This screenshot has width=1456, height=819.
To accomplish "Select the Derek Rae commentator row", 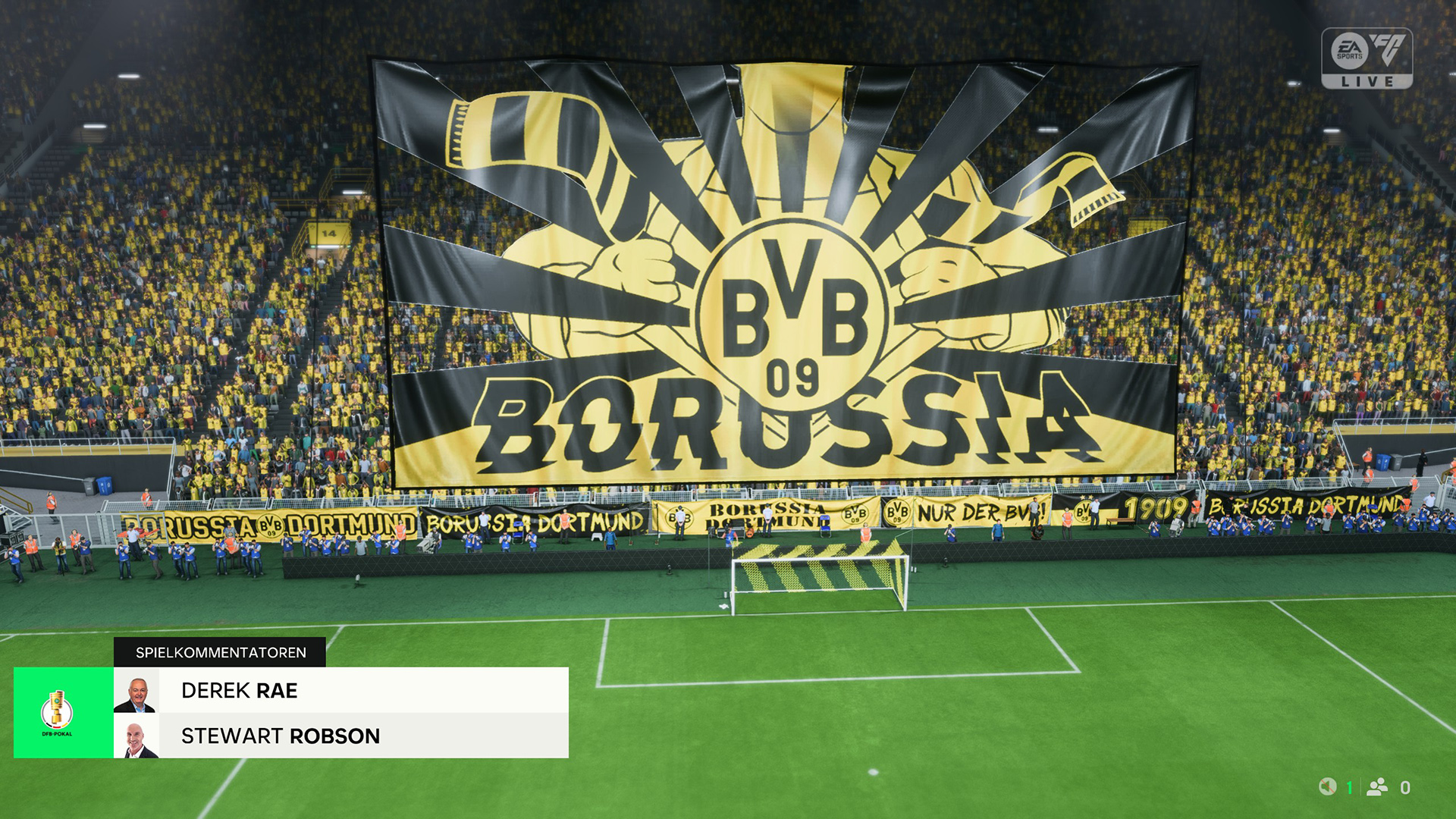I will tap(341, 690).
